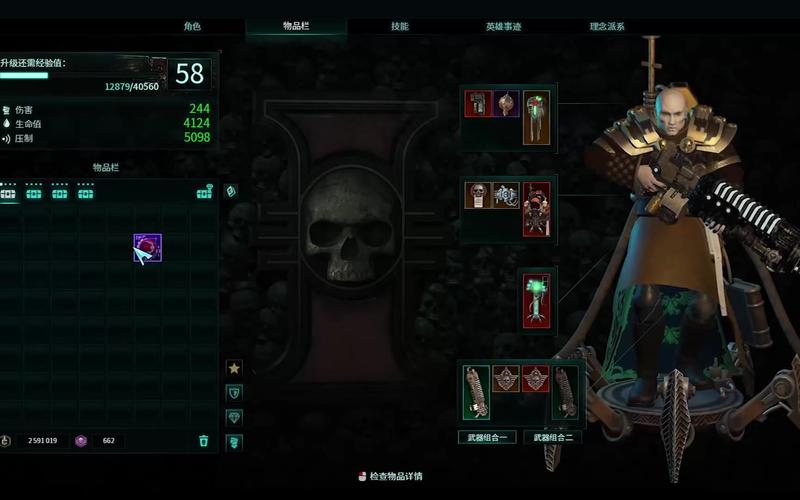Select the 物品栏 inventory tab
Image resolution: width=800 pixels, height=500 pixels.
(296, 26)
